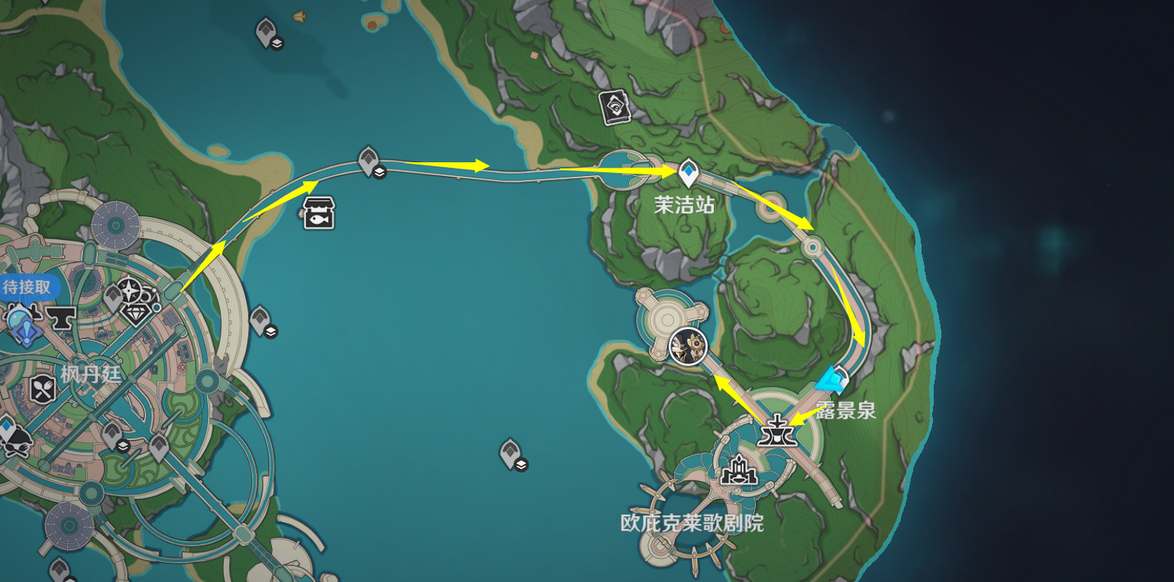The image size is (1174, 582).
Task: Select the 茉洁站 teleport waypoint
Action: tap(688, 174)
